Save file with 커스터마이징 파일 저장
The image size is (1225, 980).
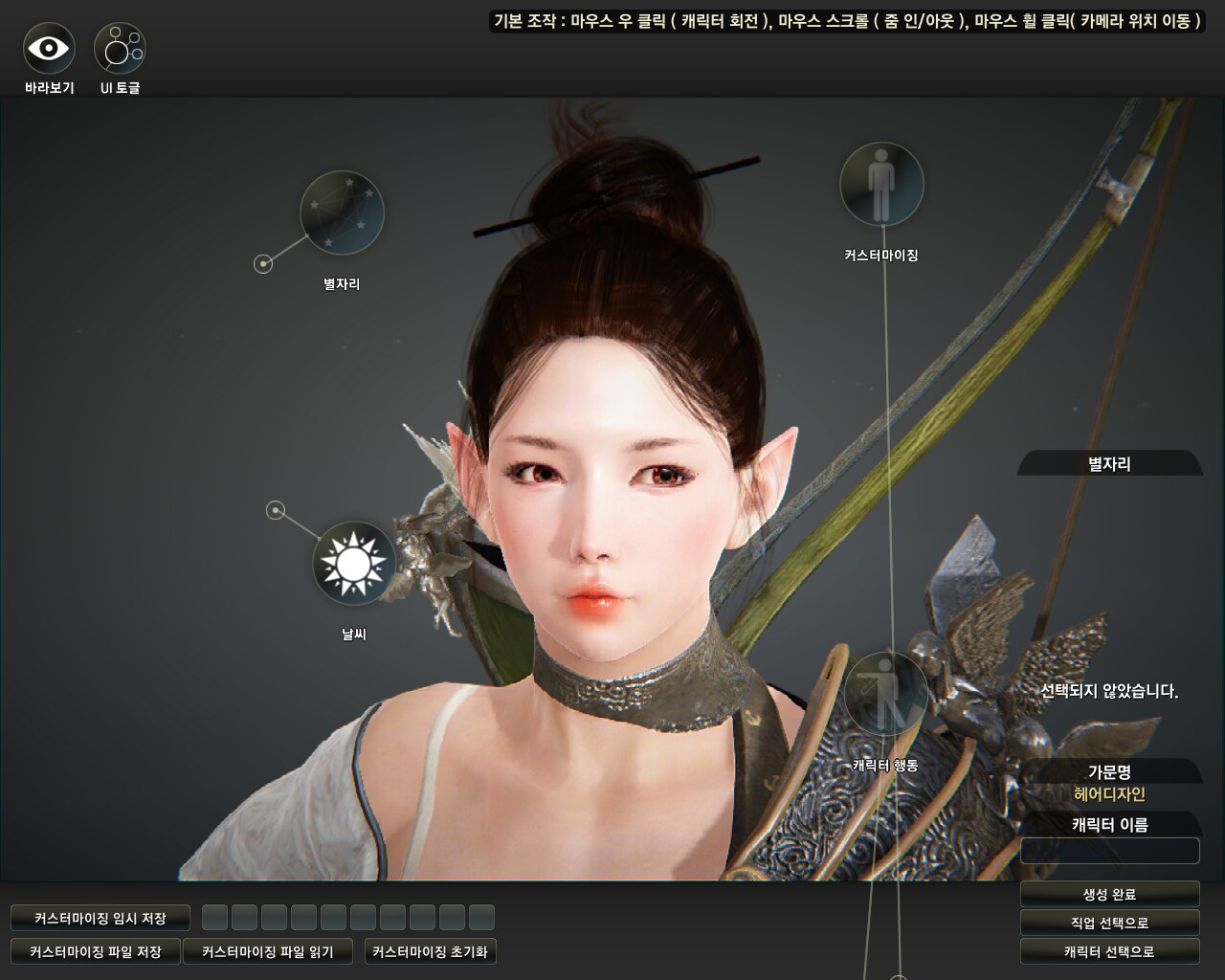pos(96,951)
